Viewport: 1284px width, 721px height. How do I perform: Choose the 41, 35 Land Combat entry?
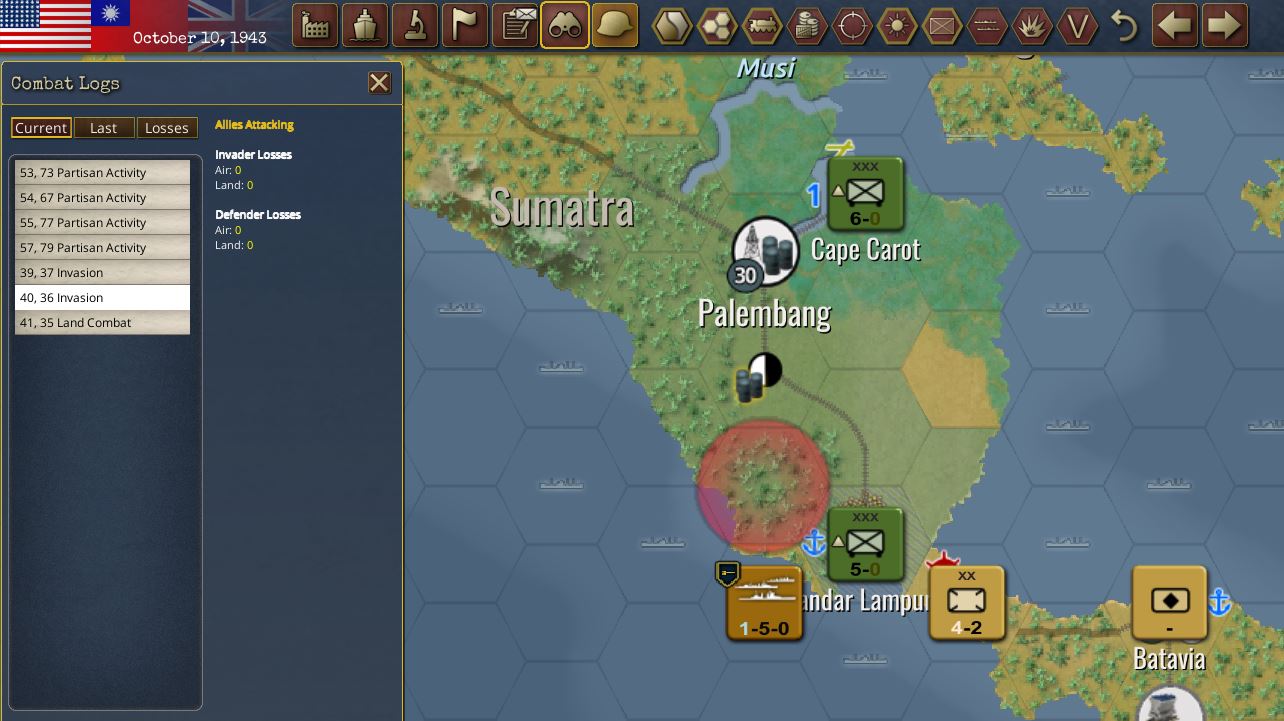(102, 323)
